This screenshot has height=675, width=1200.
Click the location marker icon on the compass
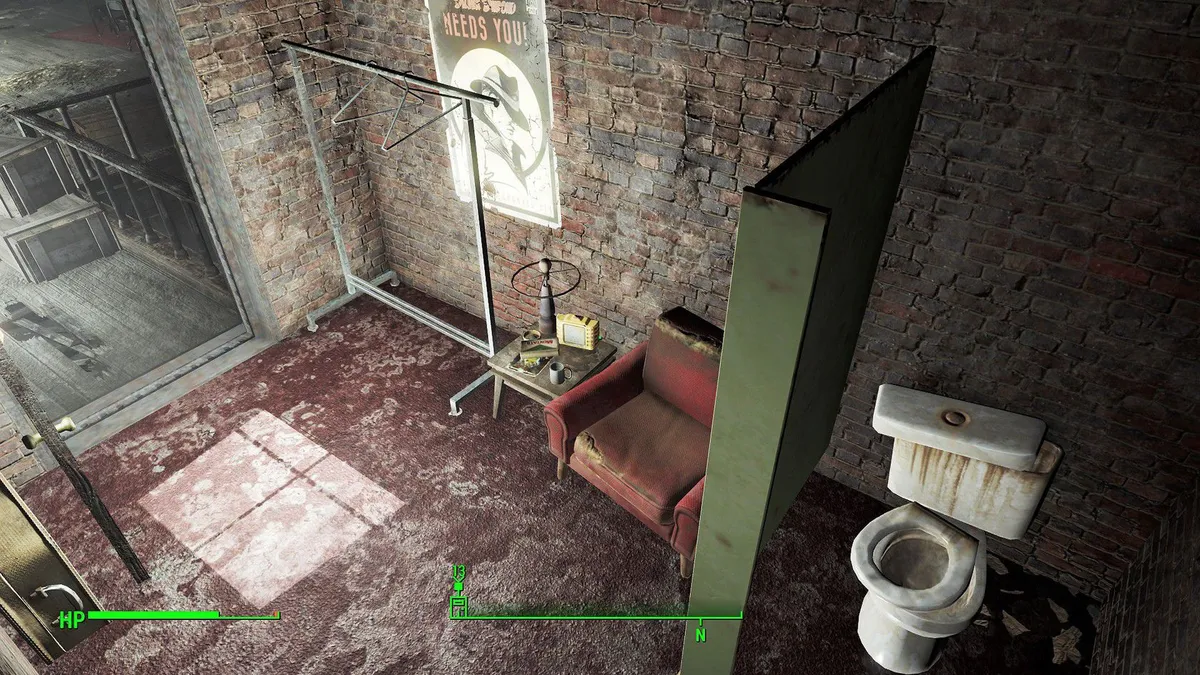click(x=458, y=603)
